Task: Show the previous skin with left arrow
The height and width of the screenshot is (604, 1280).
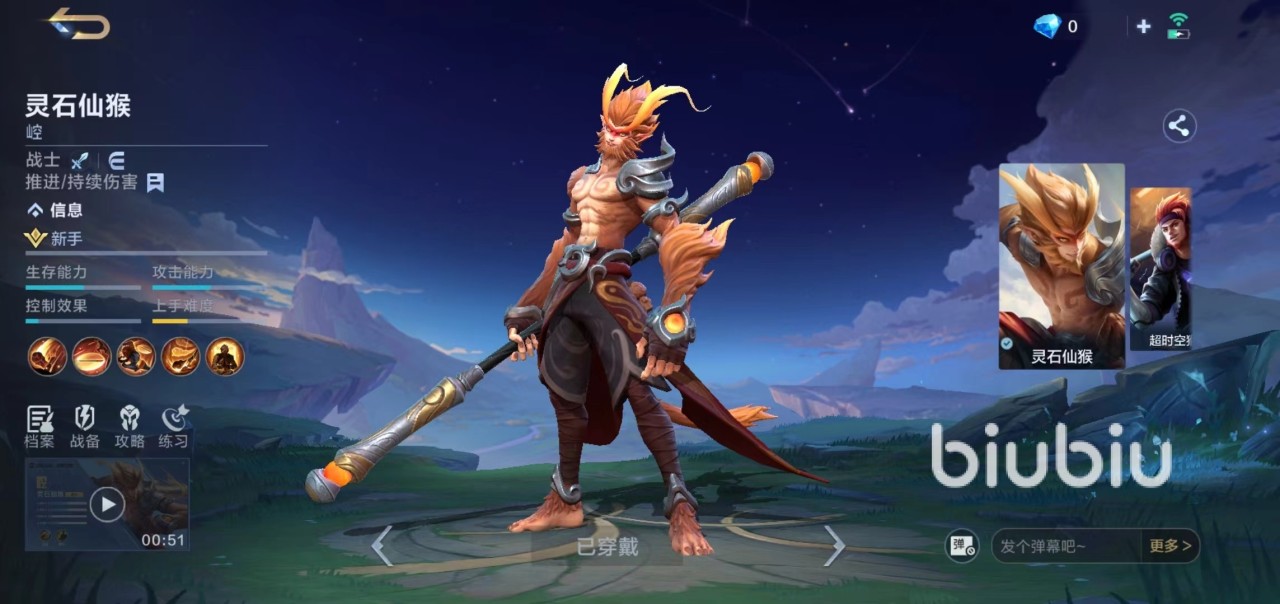Action: pos(382,546)
